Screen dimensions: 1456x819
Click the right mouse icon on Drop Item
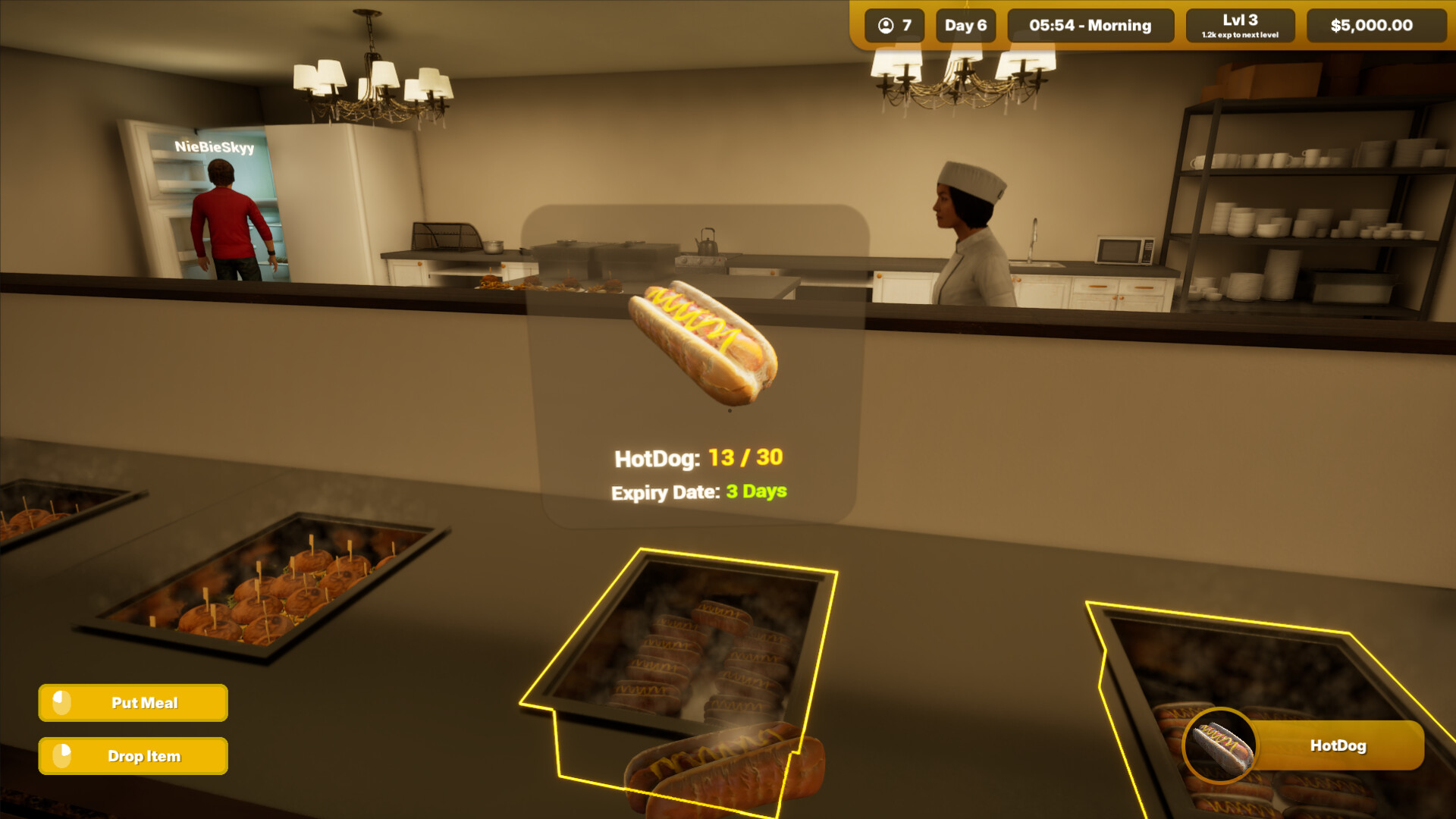click(61, 755)
